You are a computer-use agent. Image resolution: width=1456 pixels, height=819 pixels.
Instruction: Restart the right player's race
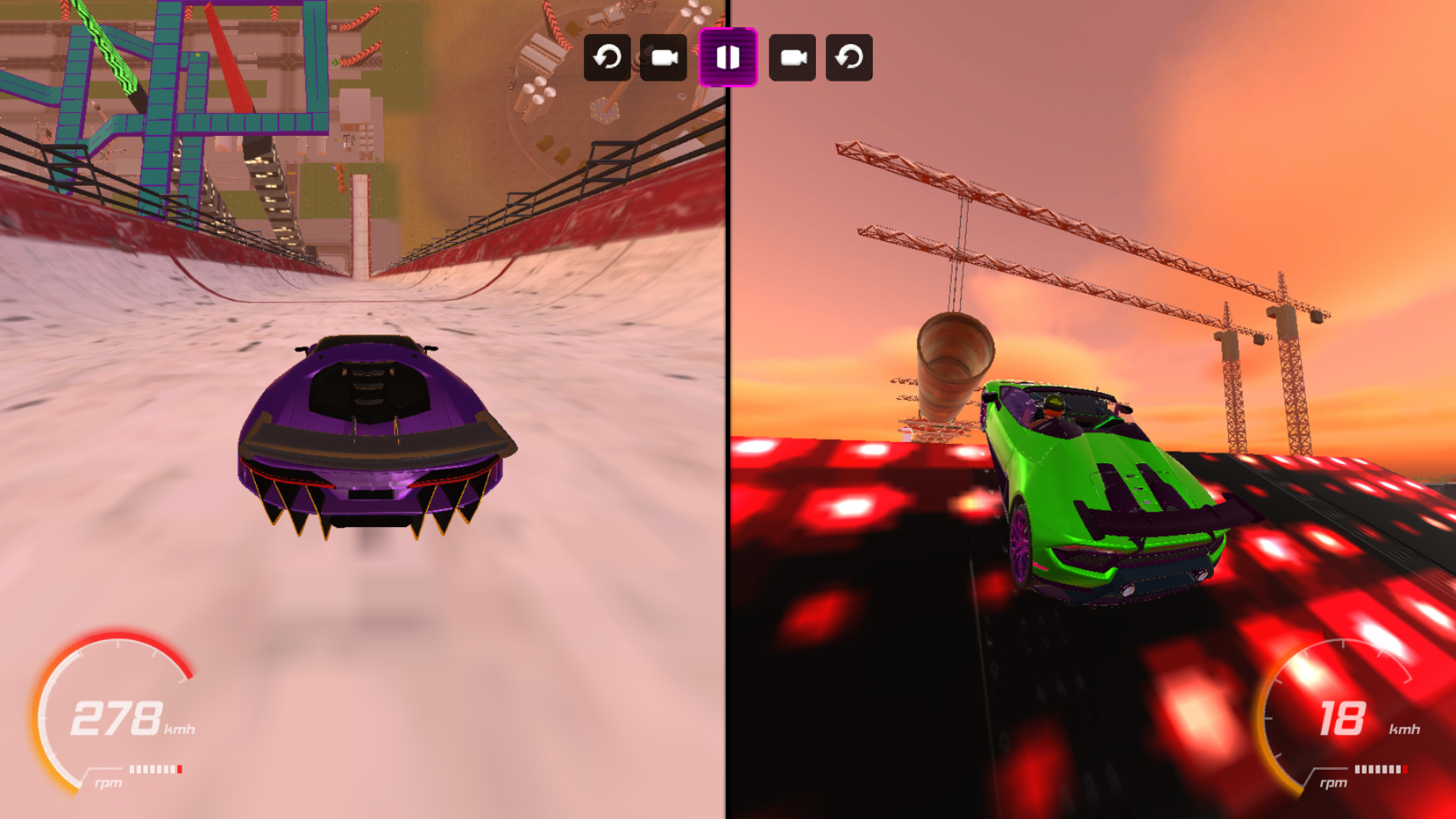click(848, 58)
